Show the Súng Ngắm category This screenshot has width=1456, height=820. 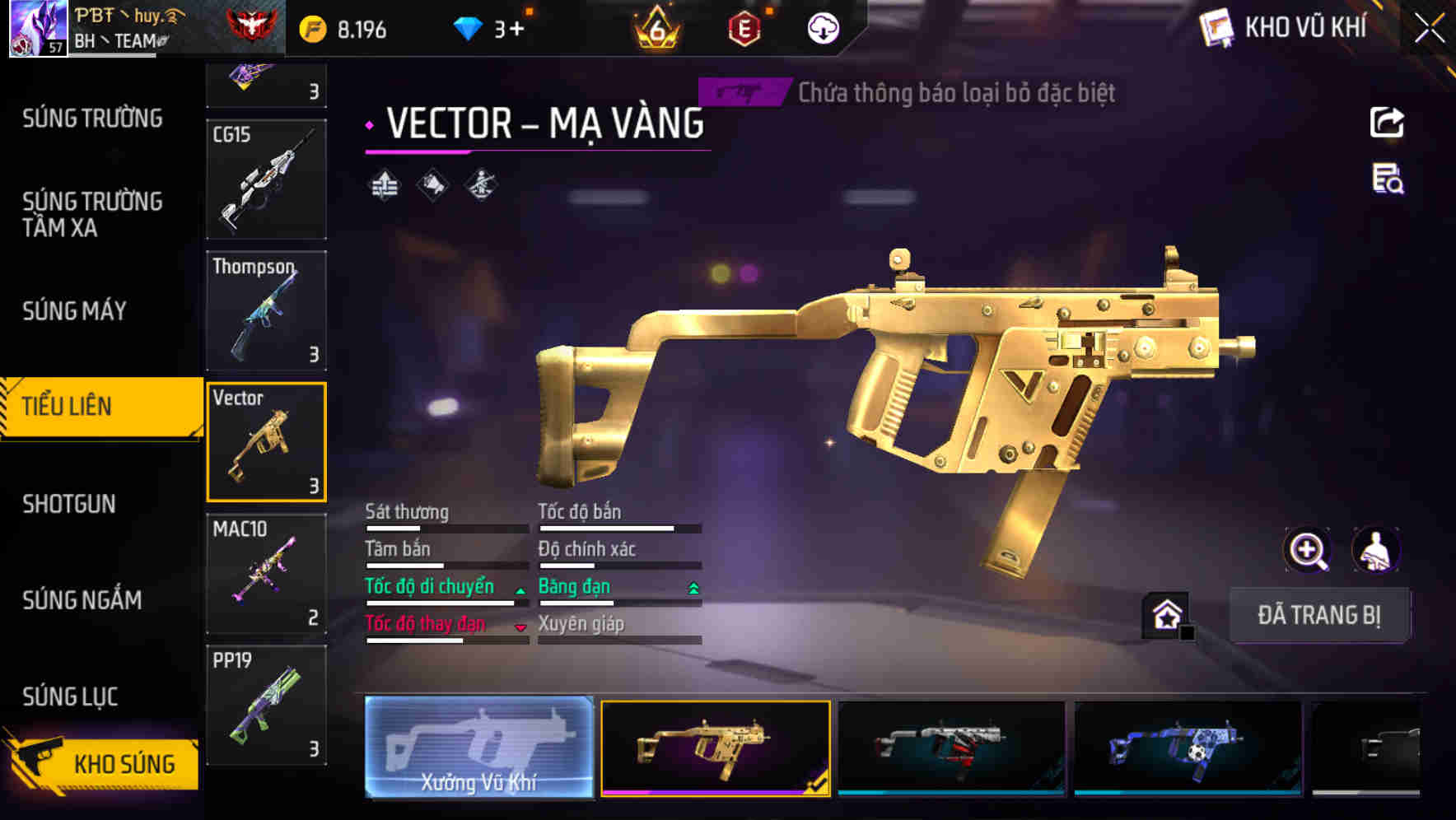82,600
